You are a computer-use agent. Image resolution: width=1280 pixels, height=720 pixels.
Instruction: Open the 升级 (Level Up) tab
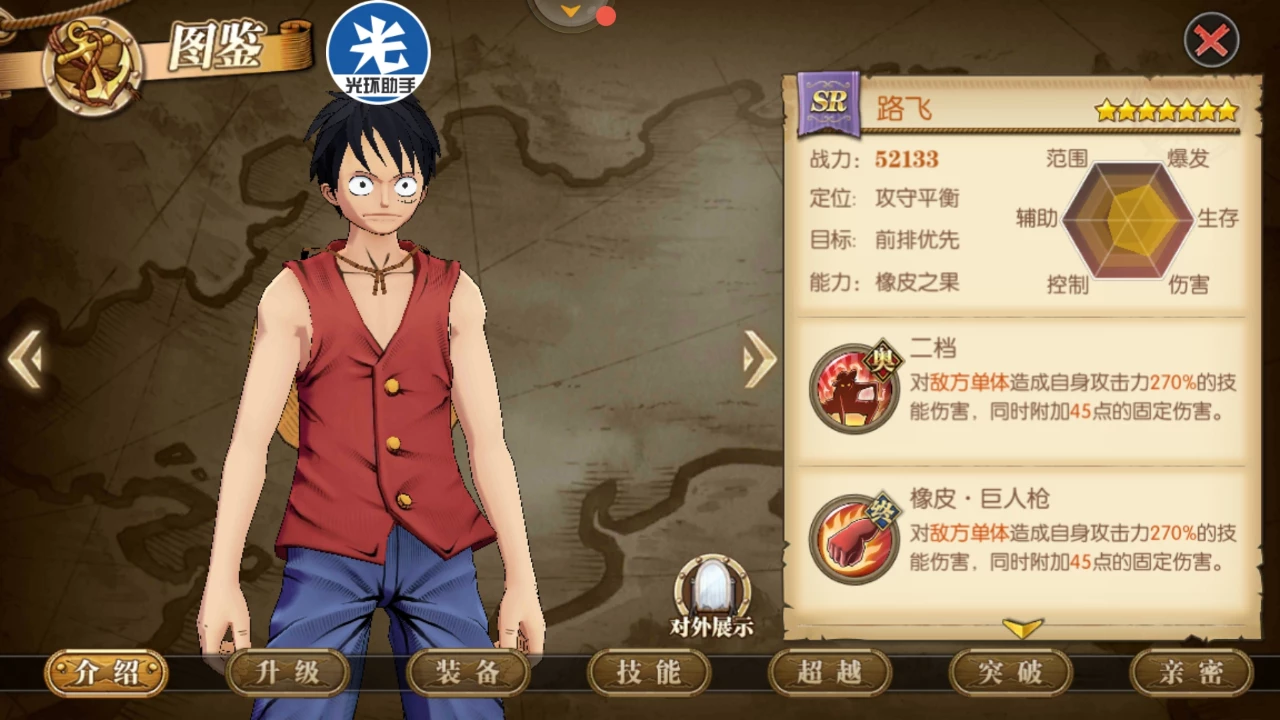pos(287,673)
